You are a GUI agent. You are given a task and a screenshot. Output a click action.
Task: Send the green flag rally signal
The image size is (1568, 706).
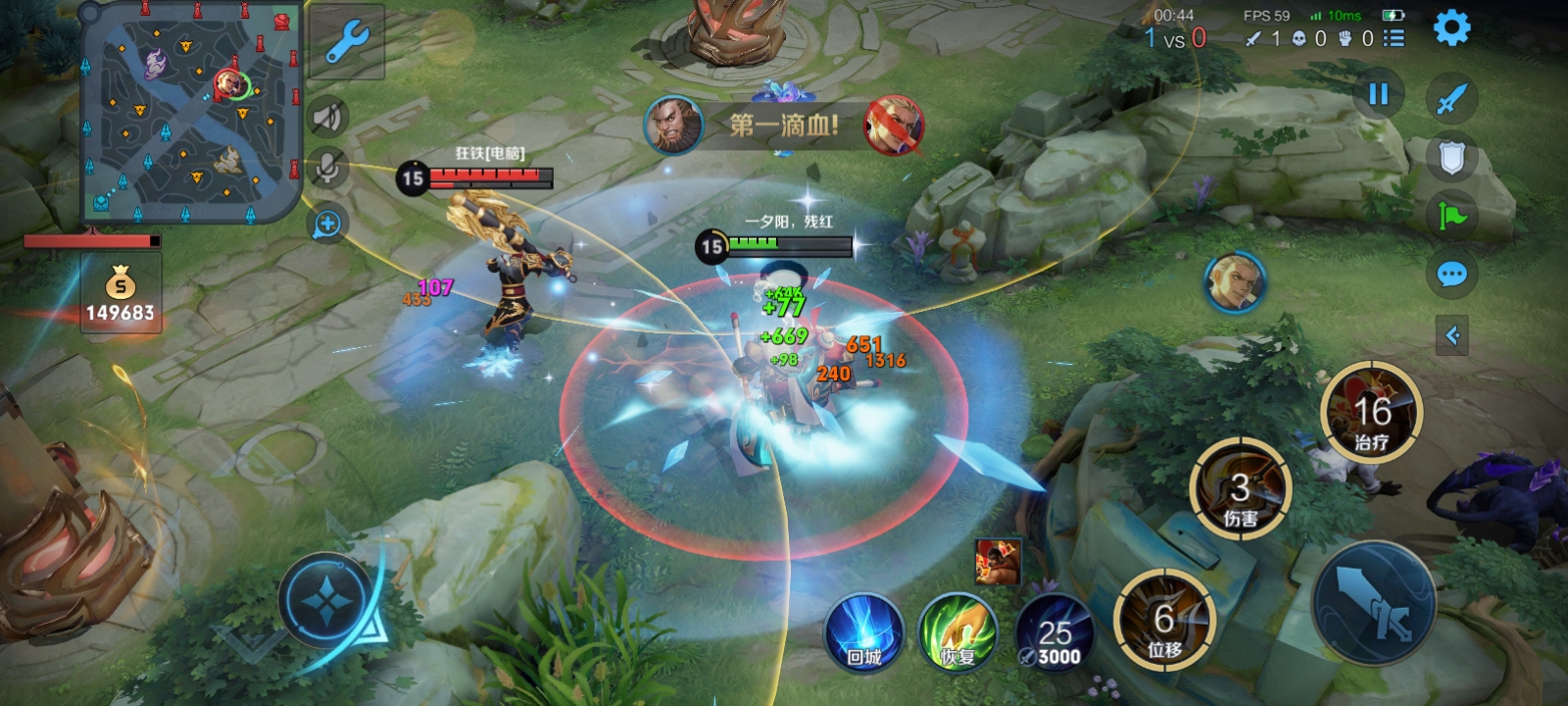coord(1451,215)
